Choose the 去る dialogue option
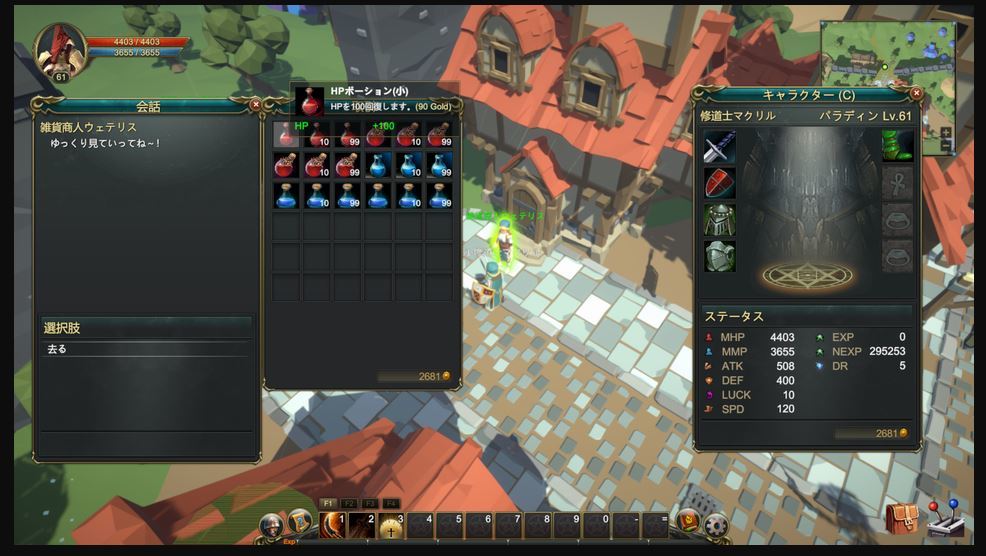 pyautogui.click(x=145, y=349)
